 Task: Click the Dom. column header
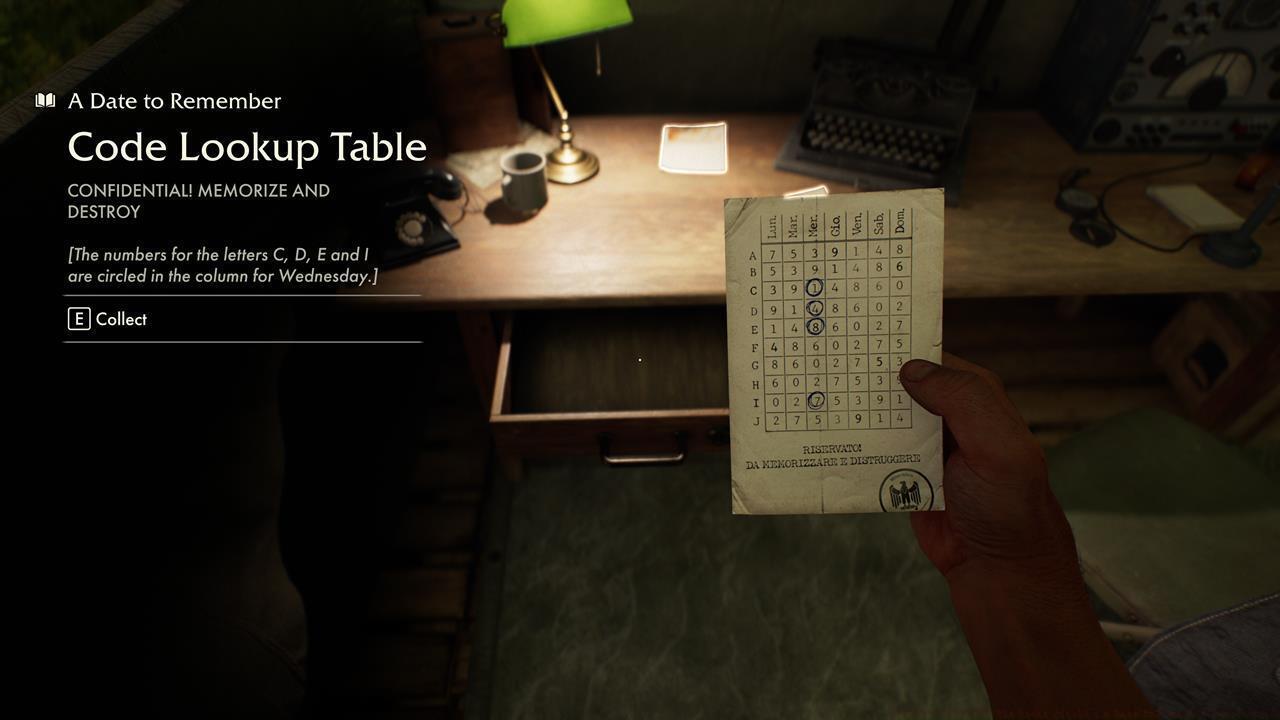click(897, 221)
